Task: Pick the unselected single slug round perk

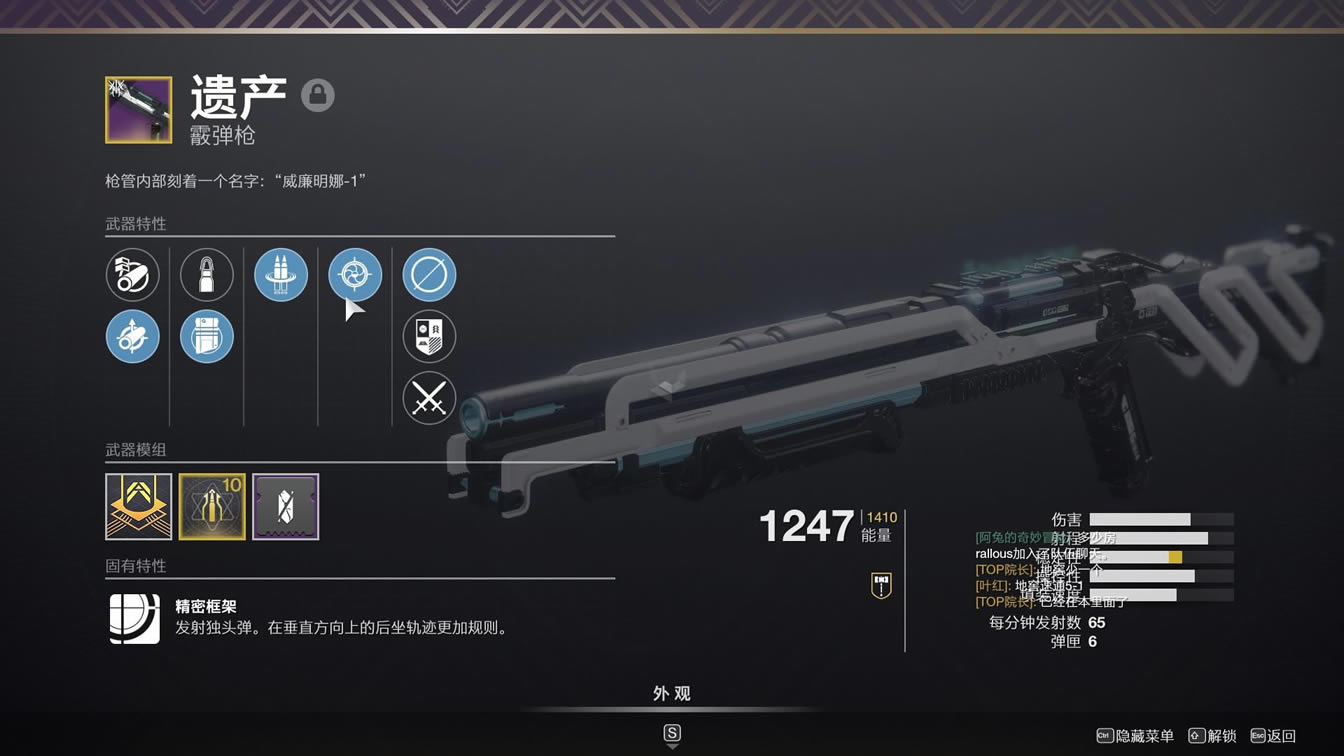Action: [207, 275]
